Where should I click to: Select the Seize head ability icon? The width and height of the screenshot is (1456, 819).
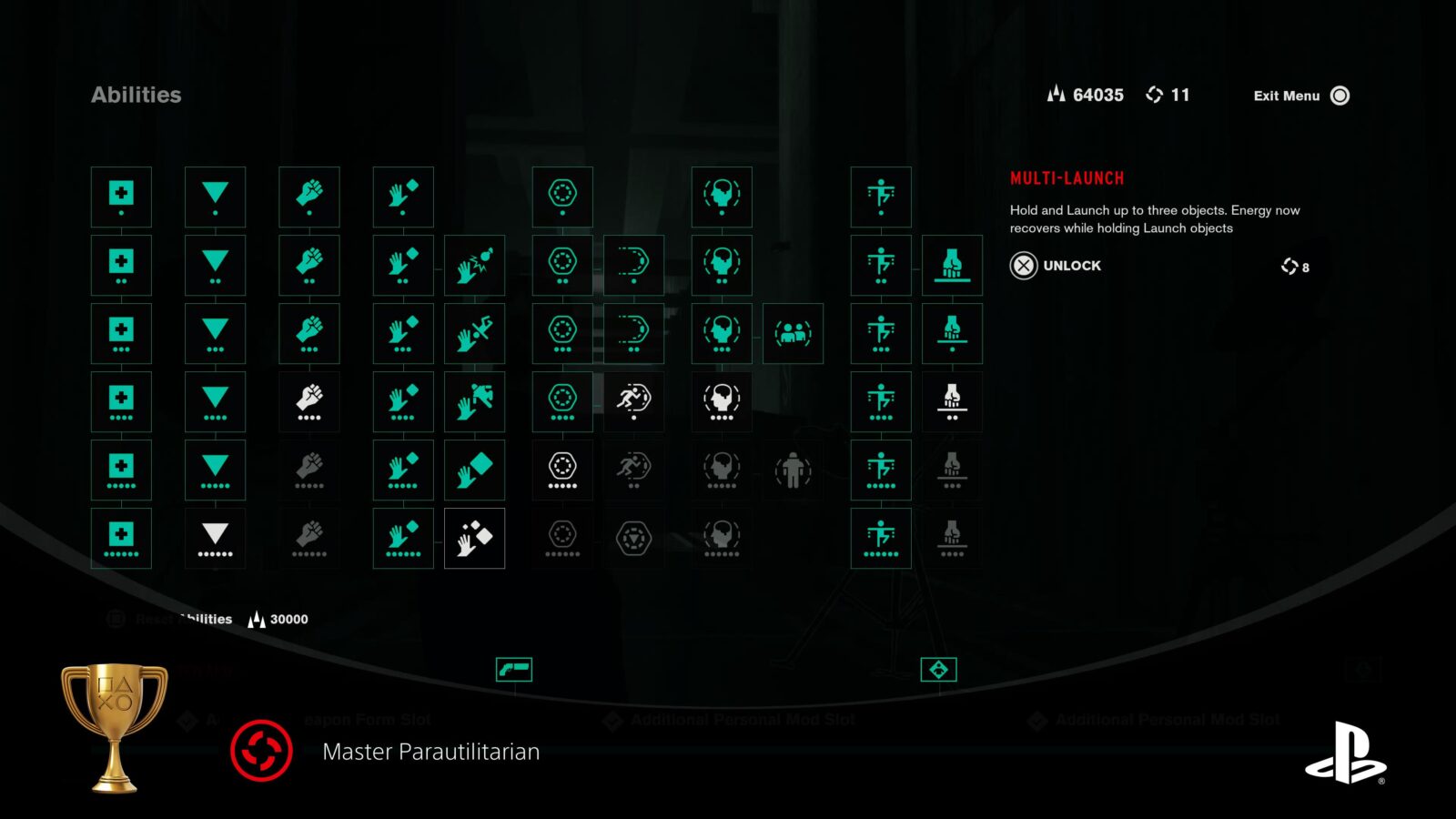click(x=722, y=197)
